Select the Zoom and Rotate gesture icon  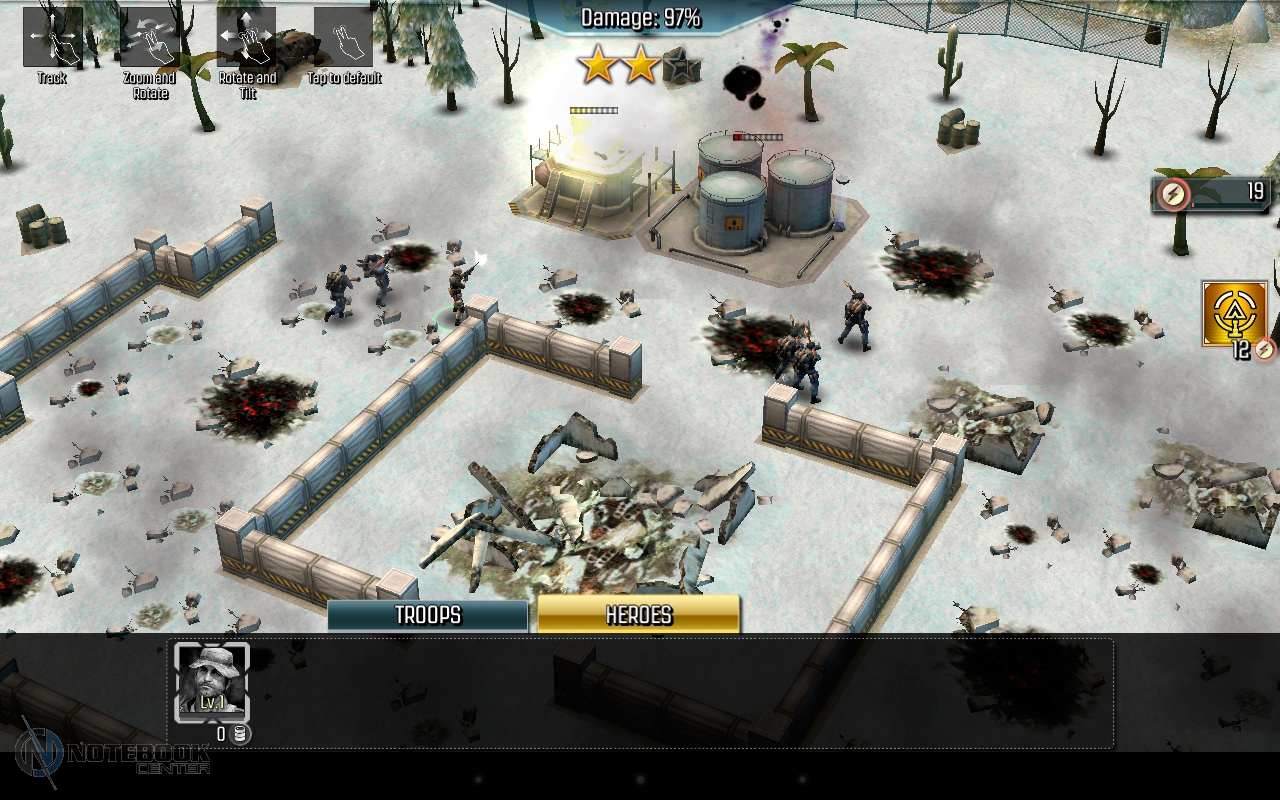tap(150, 38)
